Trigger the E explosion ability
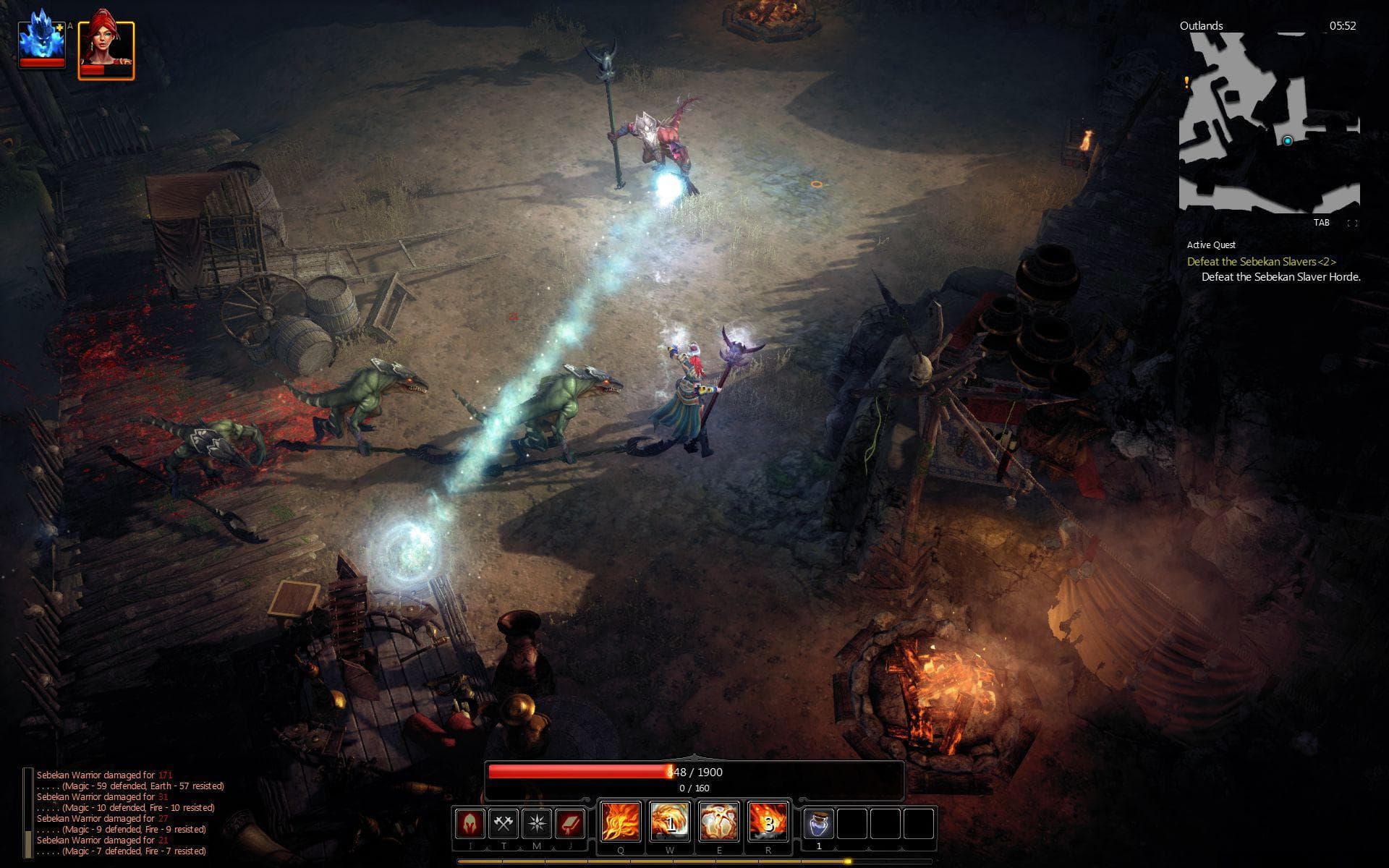 click(720, 822)
